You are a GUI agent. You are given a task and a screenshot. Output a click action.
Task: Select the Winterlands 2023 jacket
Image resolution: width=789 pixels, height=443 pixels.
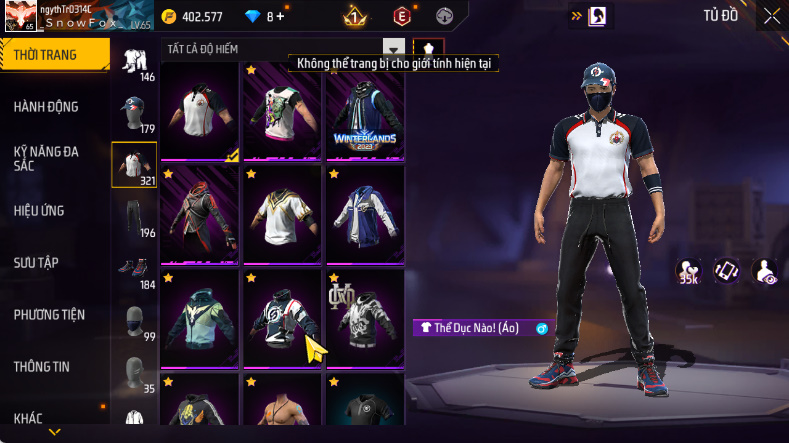click(365, 110)
